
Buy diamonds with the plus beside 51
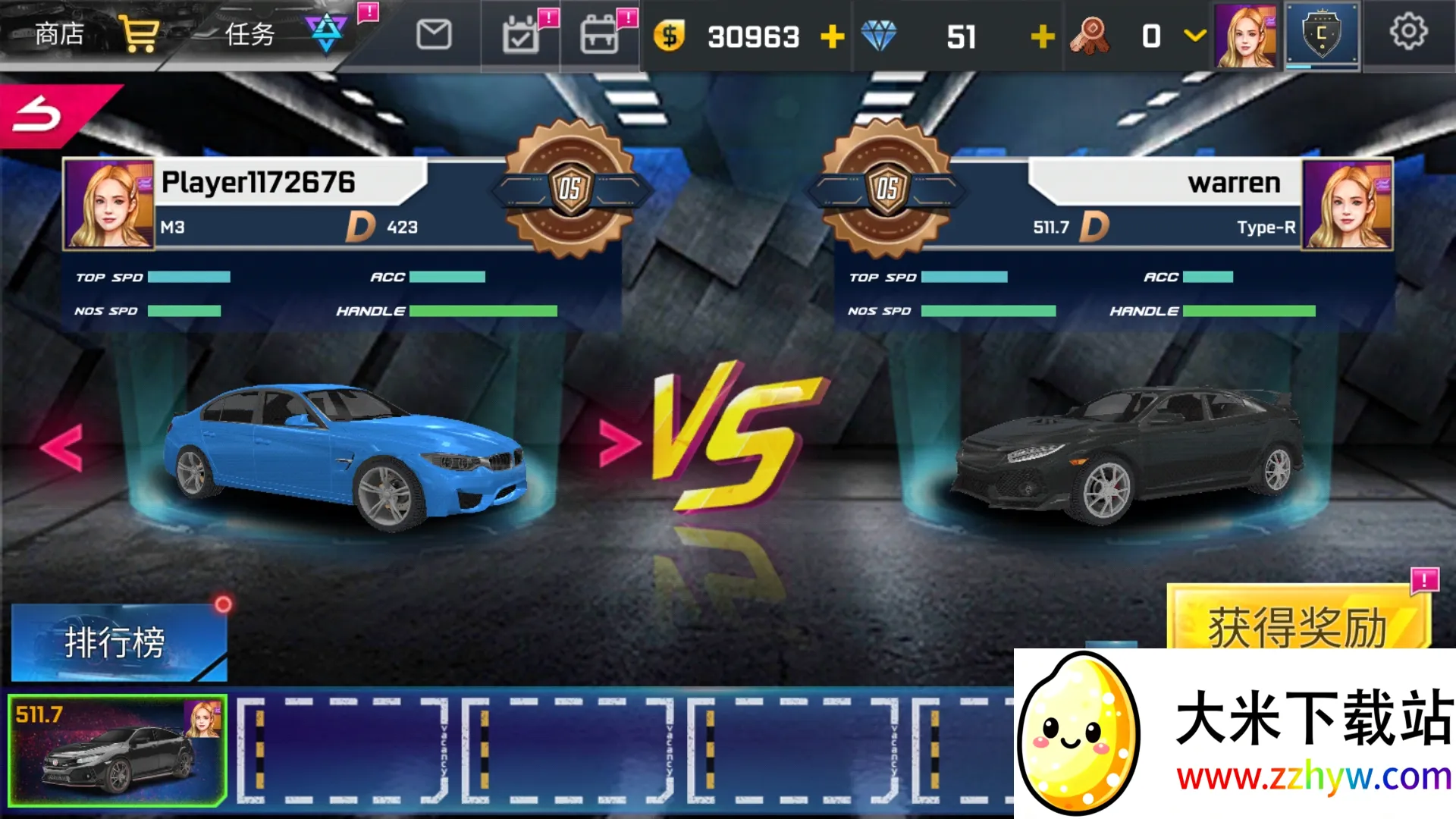[x=1043, y=35]
